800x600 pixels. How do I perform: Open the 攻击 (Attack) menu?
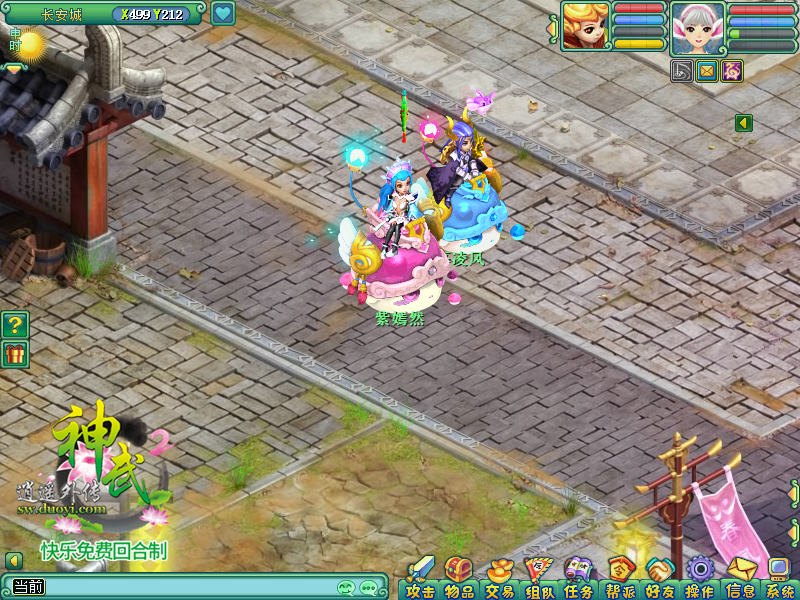[x=420, y=580]
